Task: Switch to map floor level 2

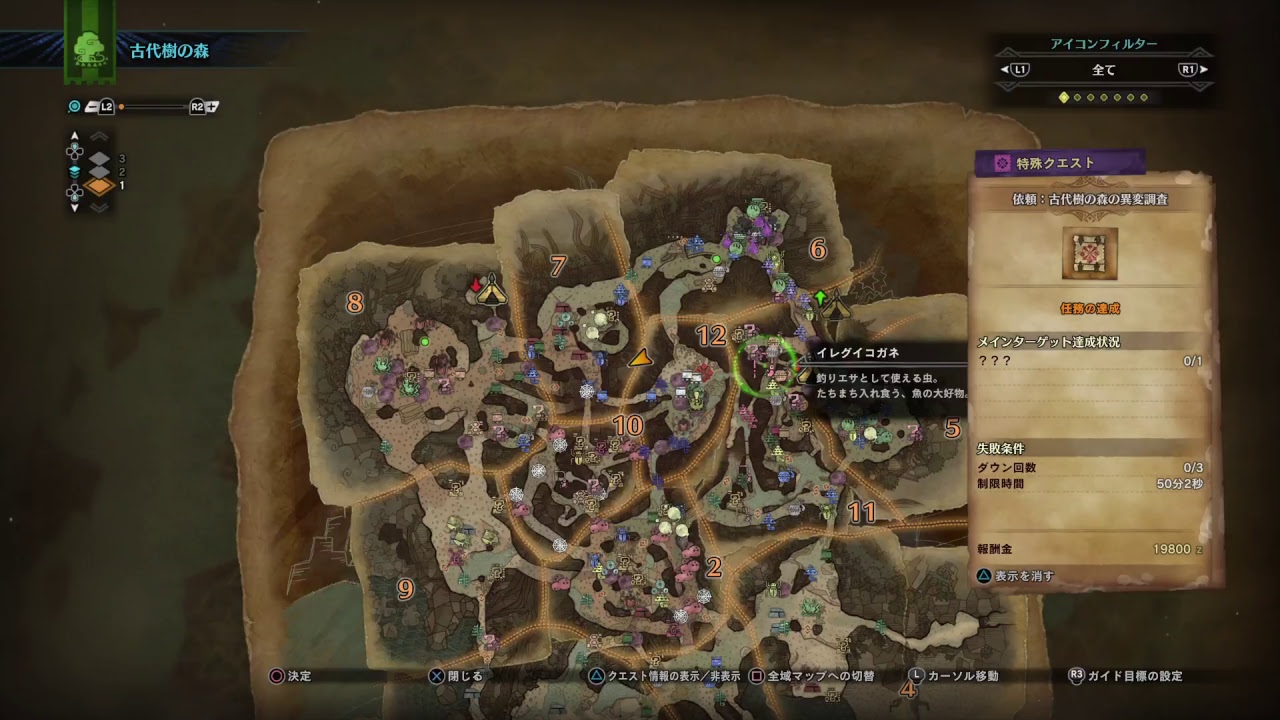Action: [x=101, y=172]
